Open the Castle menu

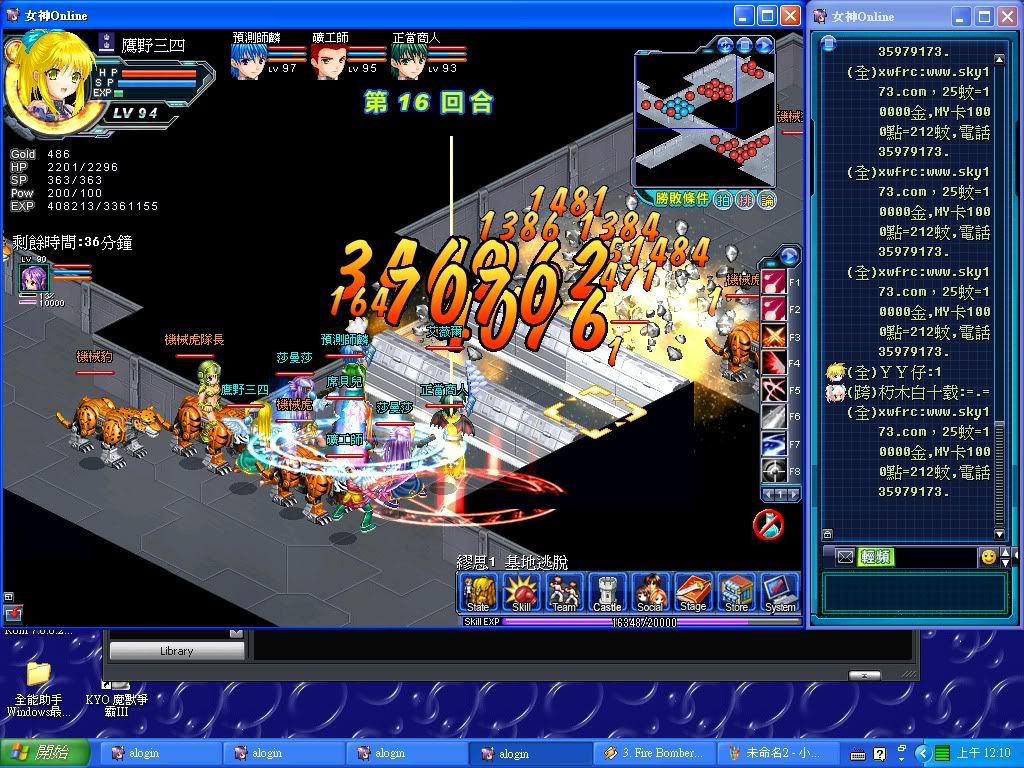coord(607,593)
